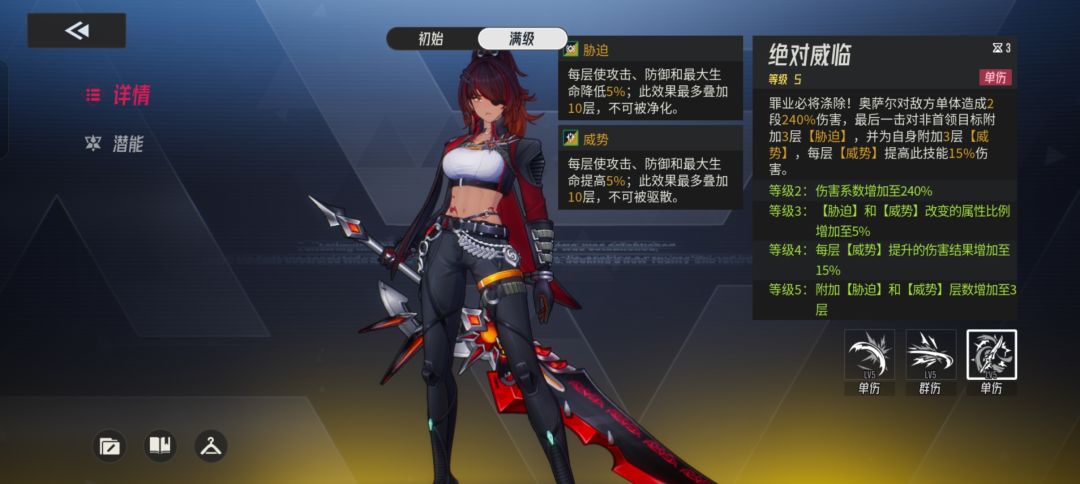The image size is (1080, 484).
Task: Go back with the double-arrow button
Action: tap(77, 31)
